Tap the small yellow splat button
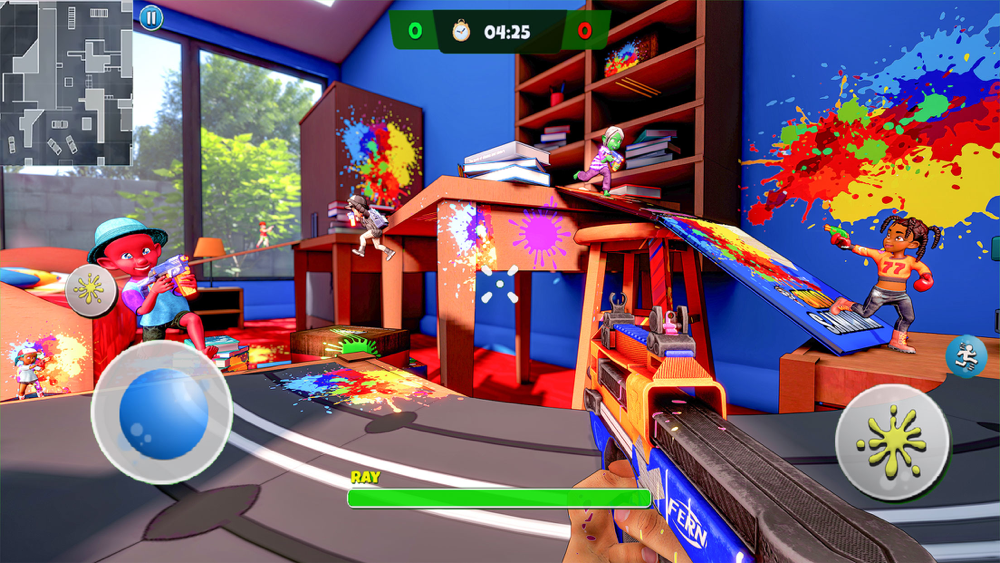Screen dimensions: 1000x563 coord(91,289)
